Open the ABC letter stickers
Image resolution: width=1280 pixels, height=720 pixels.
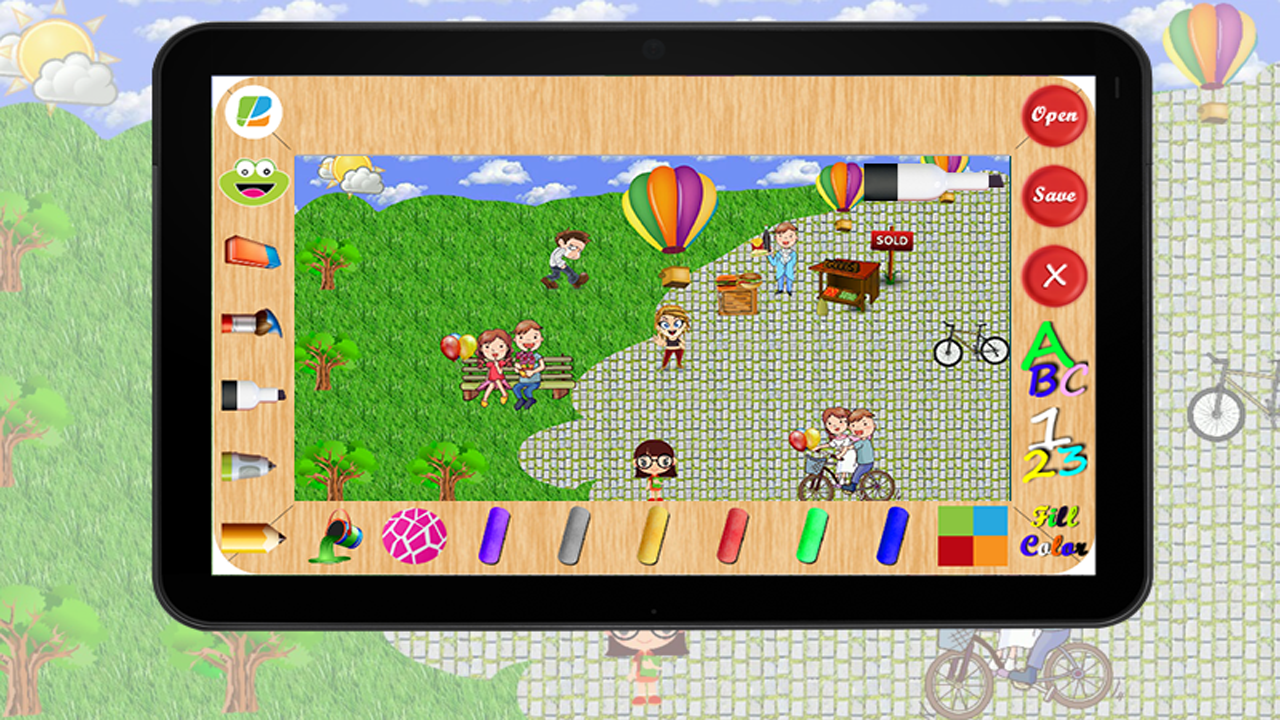(1056, 362)
